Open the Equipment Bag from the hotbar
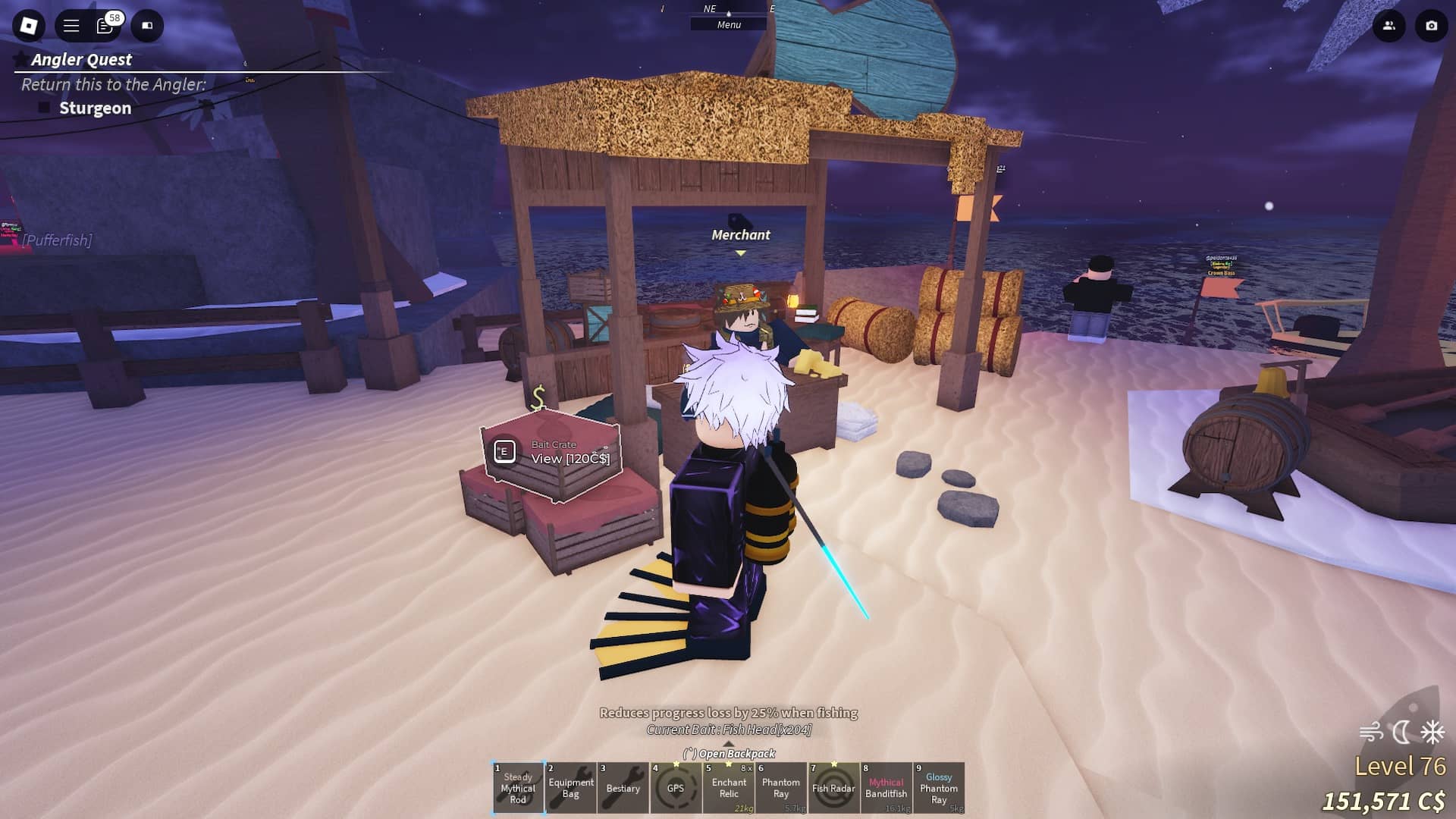Image resolution: width=1456 pixels, height=819 pixels. click(571, 789)
